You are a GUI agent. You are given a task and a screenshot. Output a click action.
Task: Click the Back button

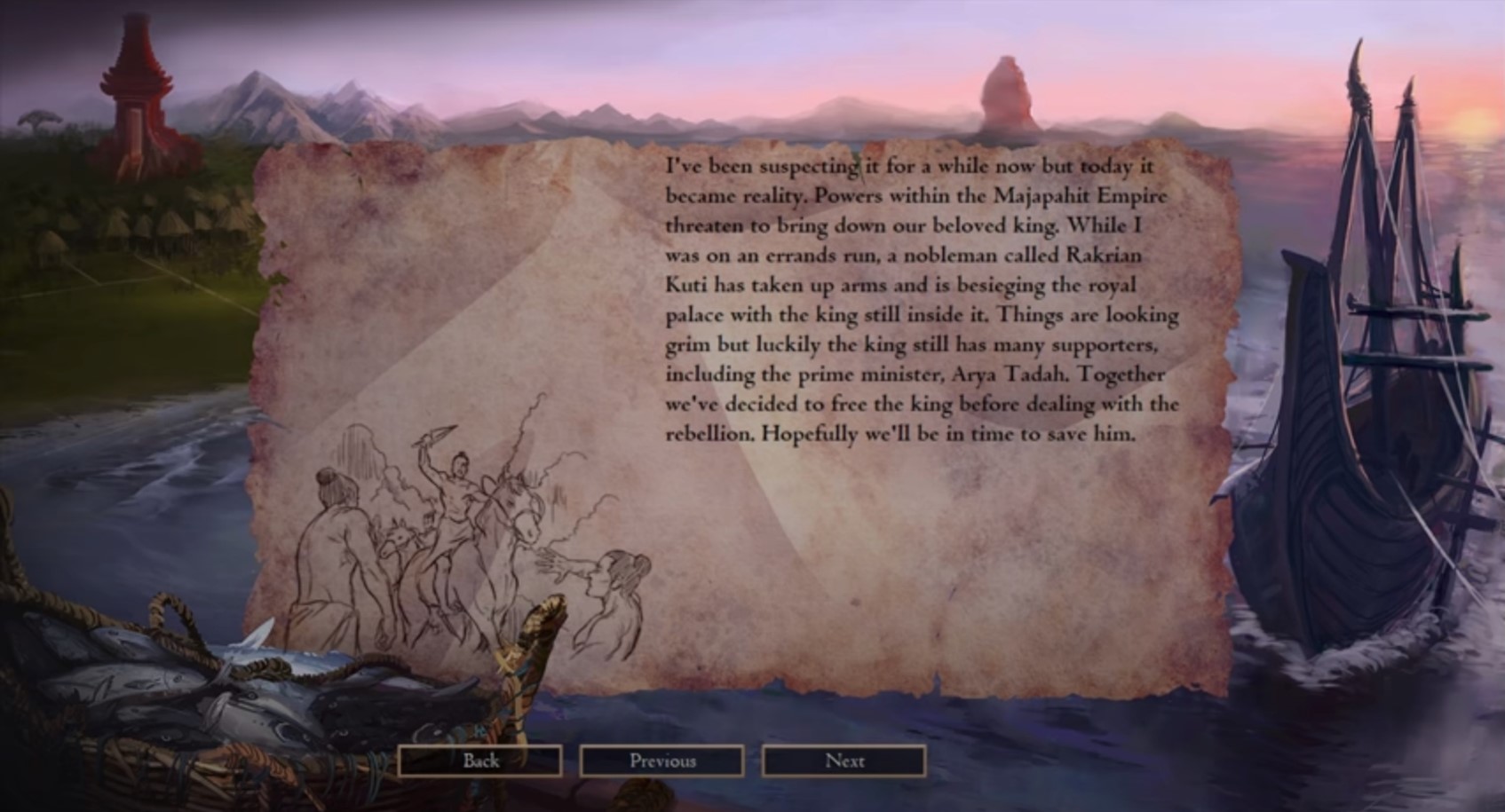tap(480, 761)
